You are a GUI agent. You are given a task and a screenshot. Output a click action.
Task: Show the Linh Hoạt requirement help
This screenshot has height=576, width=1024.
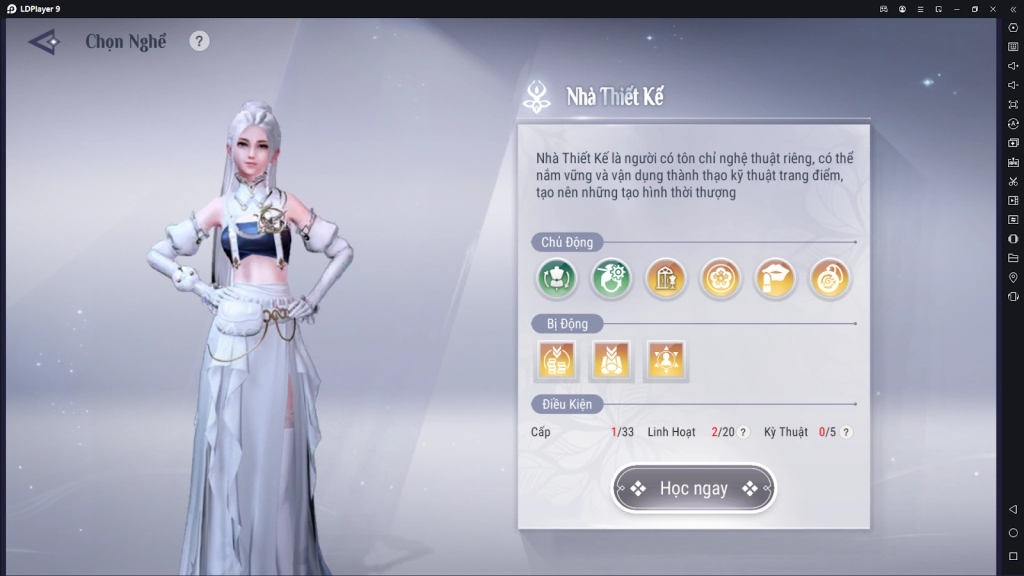[743, 432]
